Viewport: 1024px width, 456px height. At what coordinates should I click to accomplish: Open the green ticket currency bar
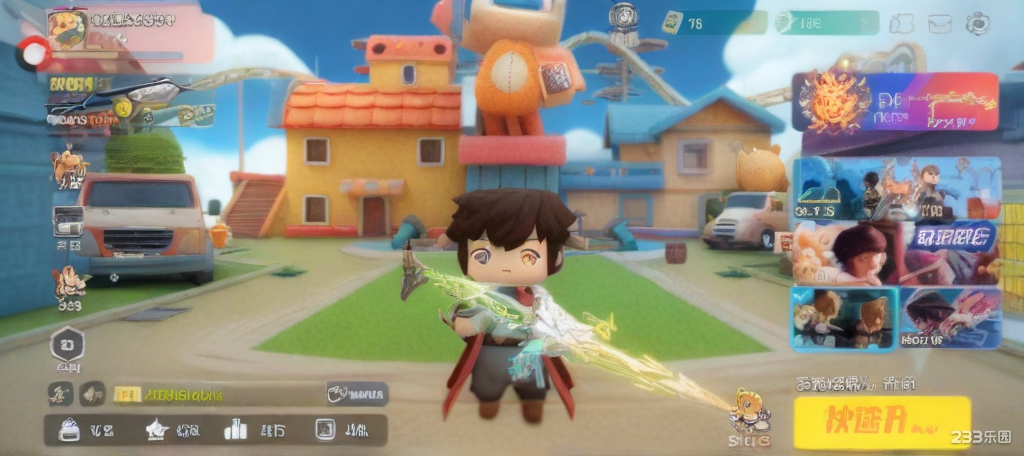704,23
